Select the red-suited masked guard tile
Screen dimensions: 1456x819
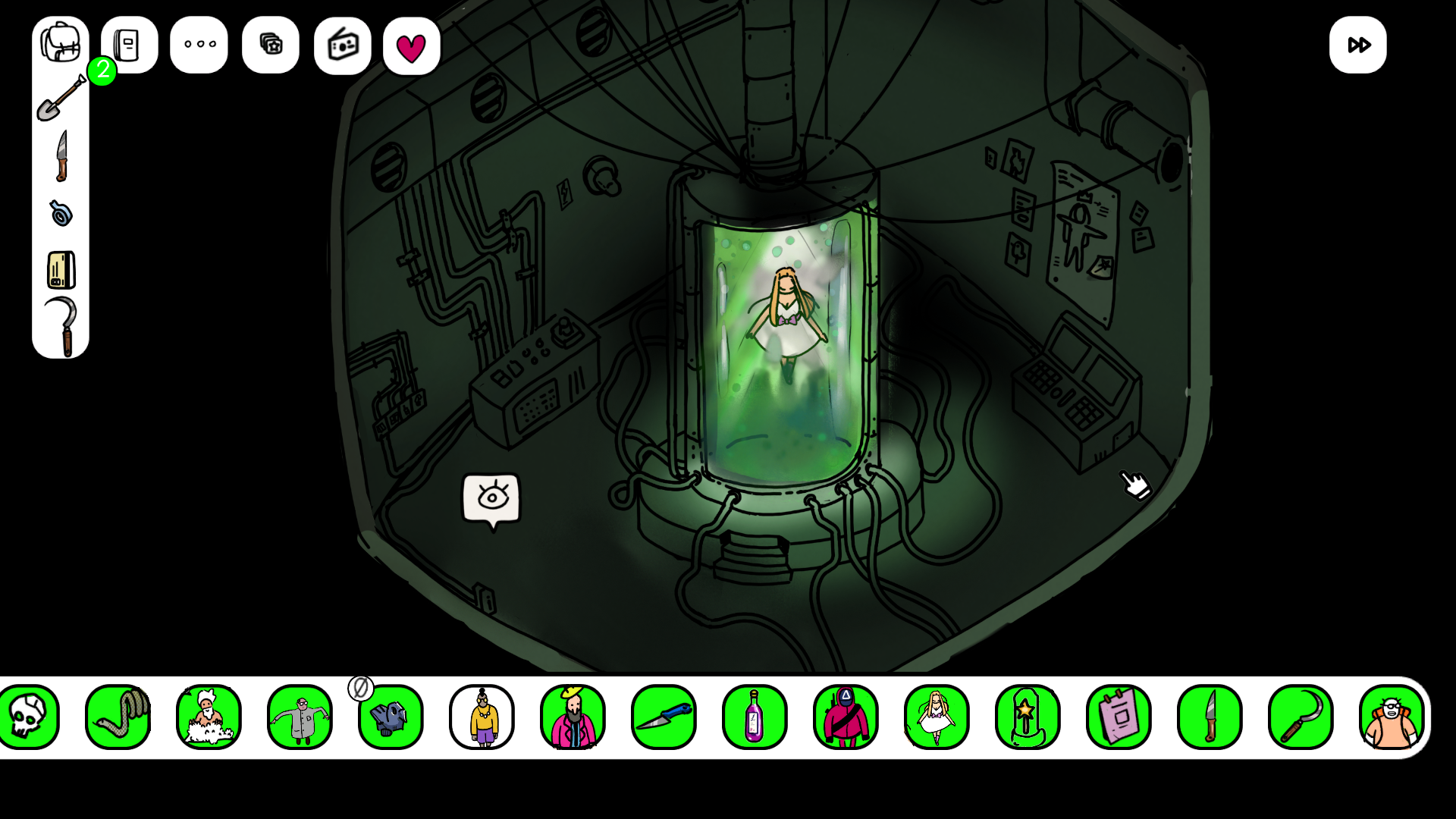(846, 717)
